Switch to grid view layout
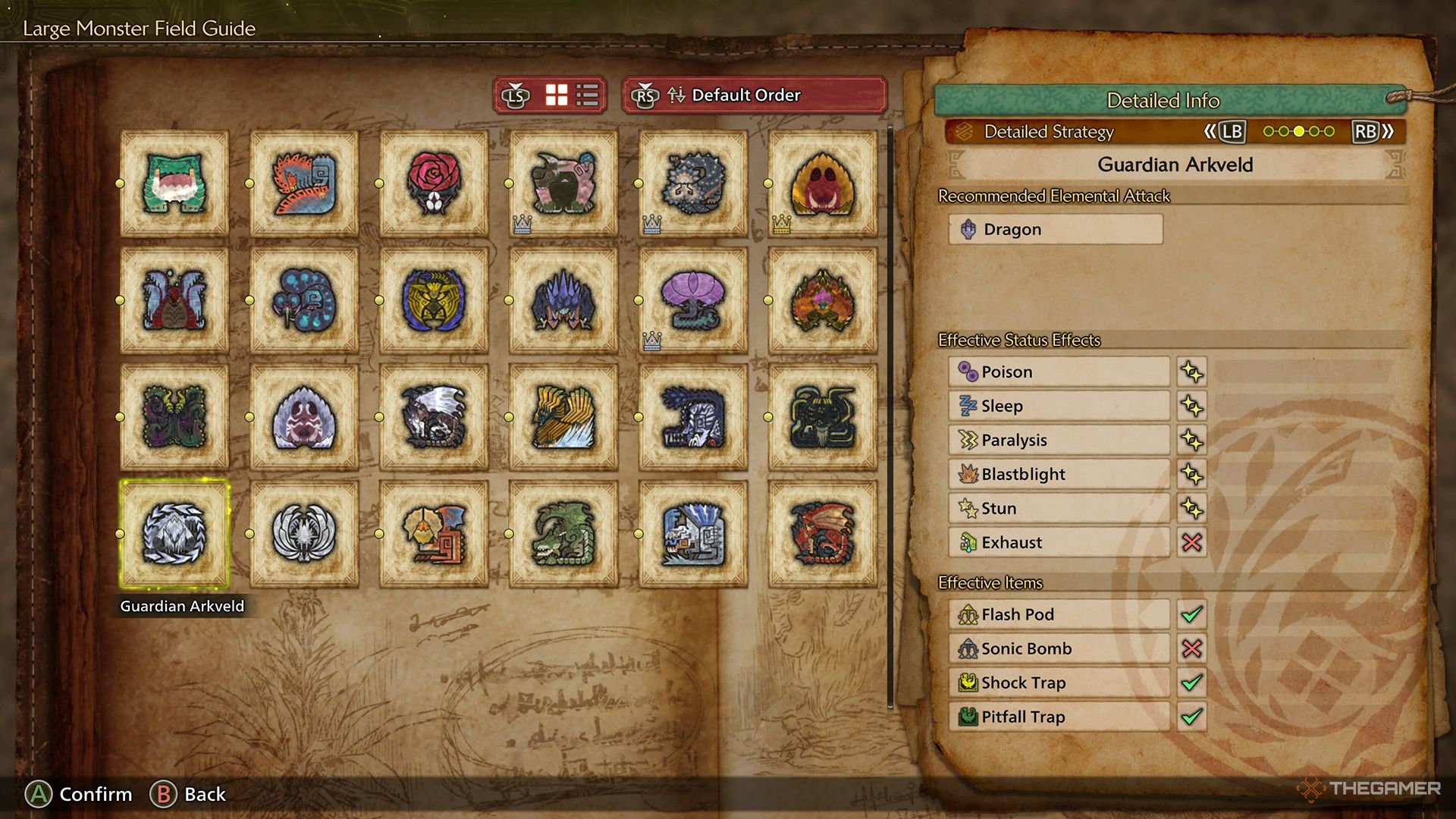The height and width of the screenshot is (819, 1456). coord(557,96)
